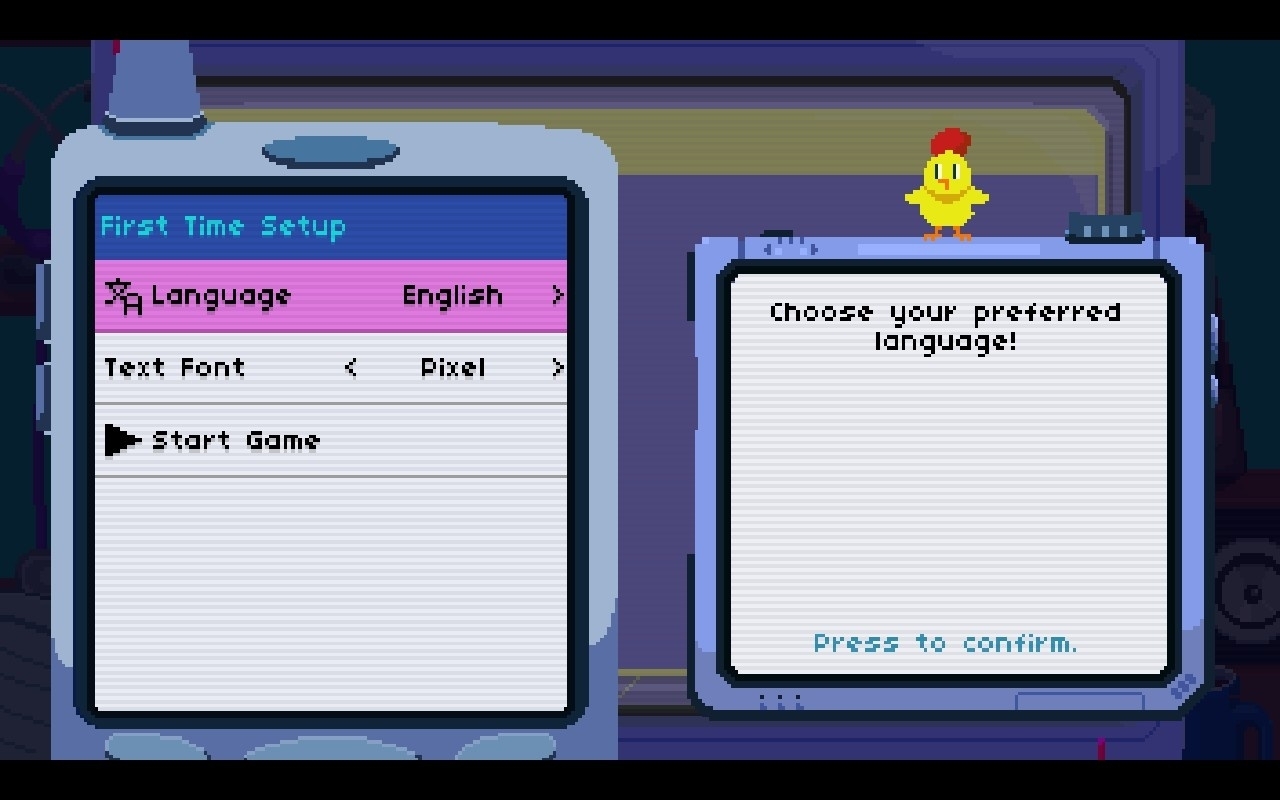1280x800 pixels.
Task: Click the left arrow before Pixel font
Action: [350, 368]
